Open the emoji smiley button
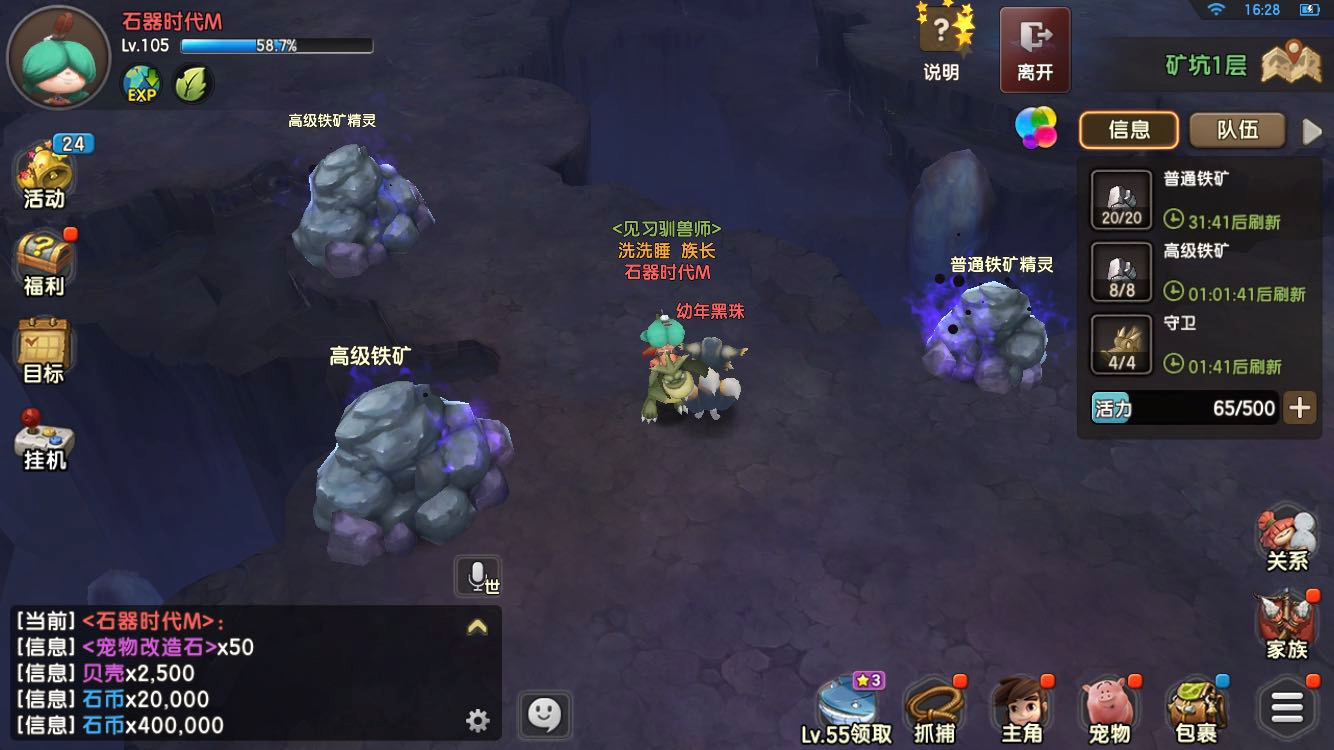The width and height of the screenshot is (1334, 750). pyautogui.click(x=544, y=715)
